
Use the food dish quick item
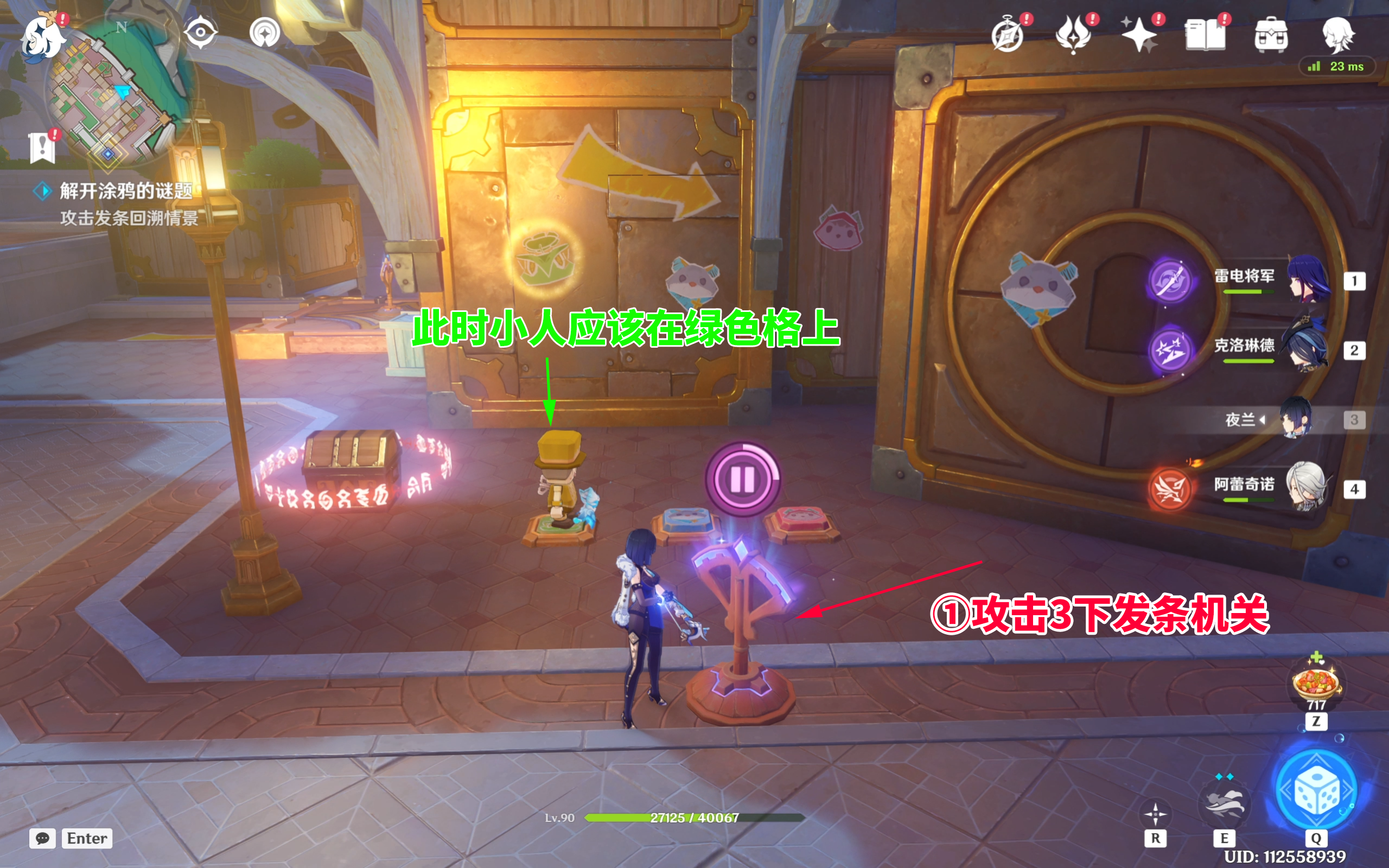click(1316, 683)
